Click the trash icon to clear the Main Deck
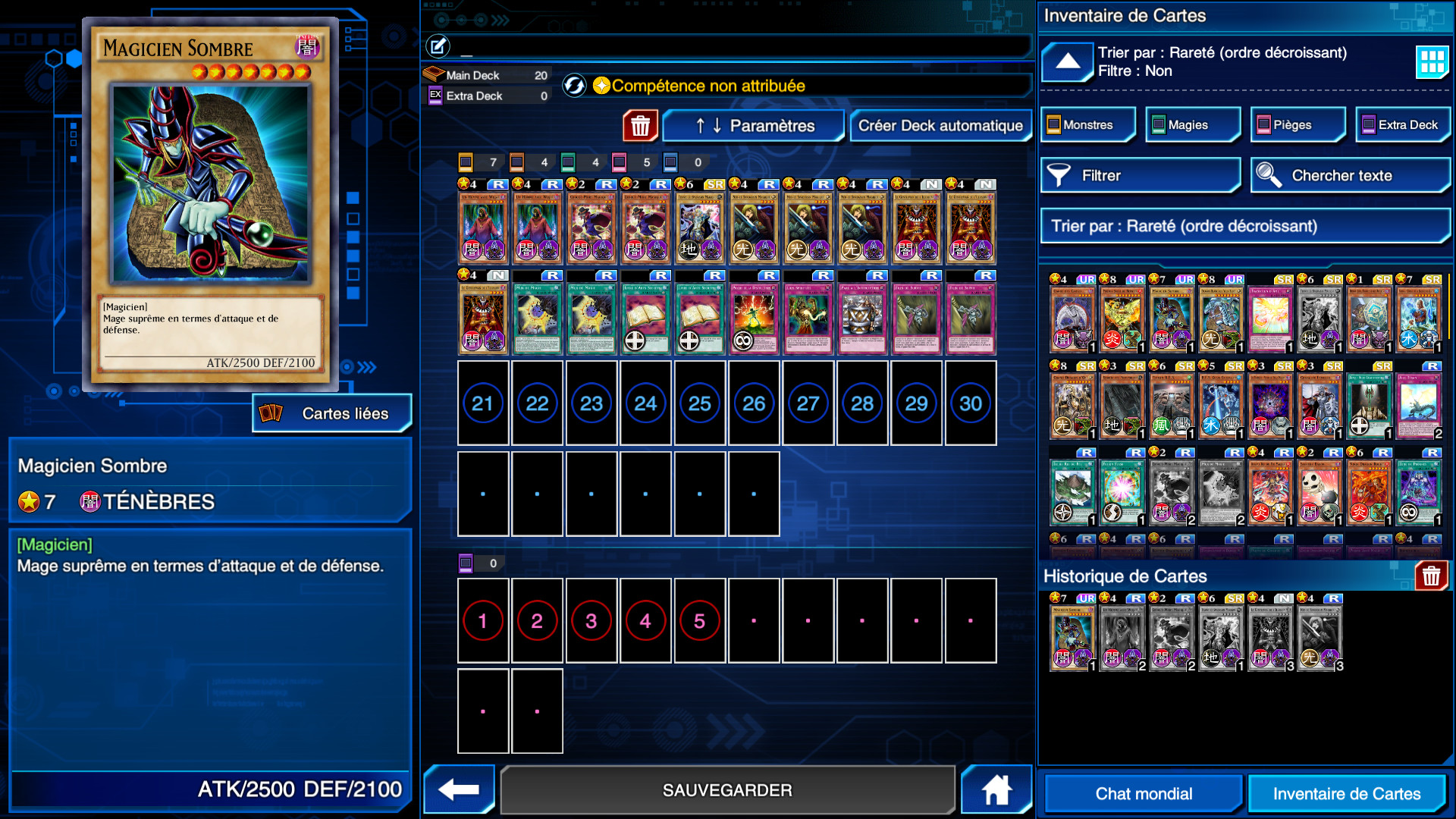This screenshot has width=1456, height=819. [x=639, y=125]
